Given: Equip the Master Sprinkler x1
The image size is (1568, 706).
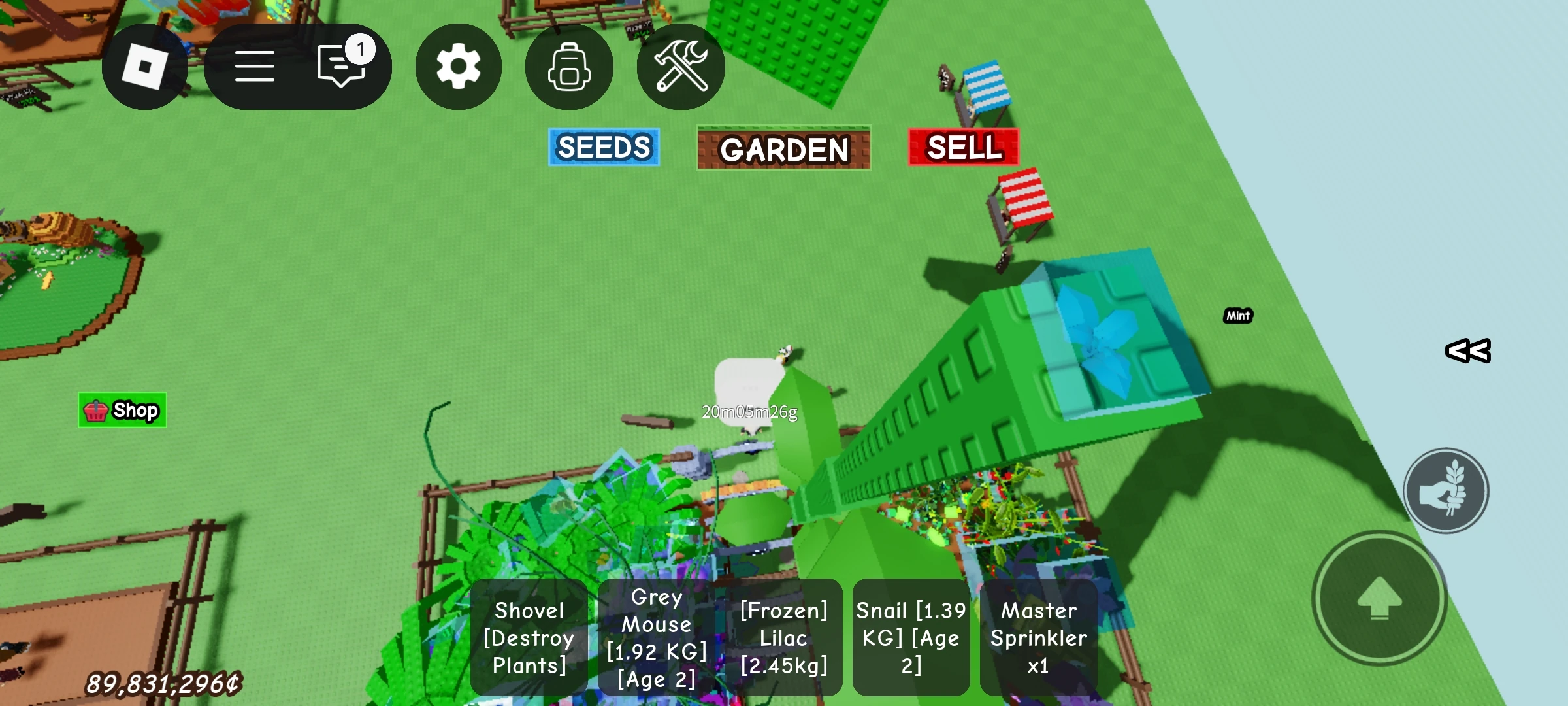Looking at the screenshot, I should 1039,639.
